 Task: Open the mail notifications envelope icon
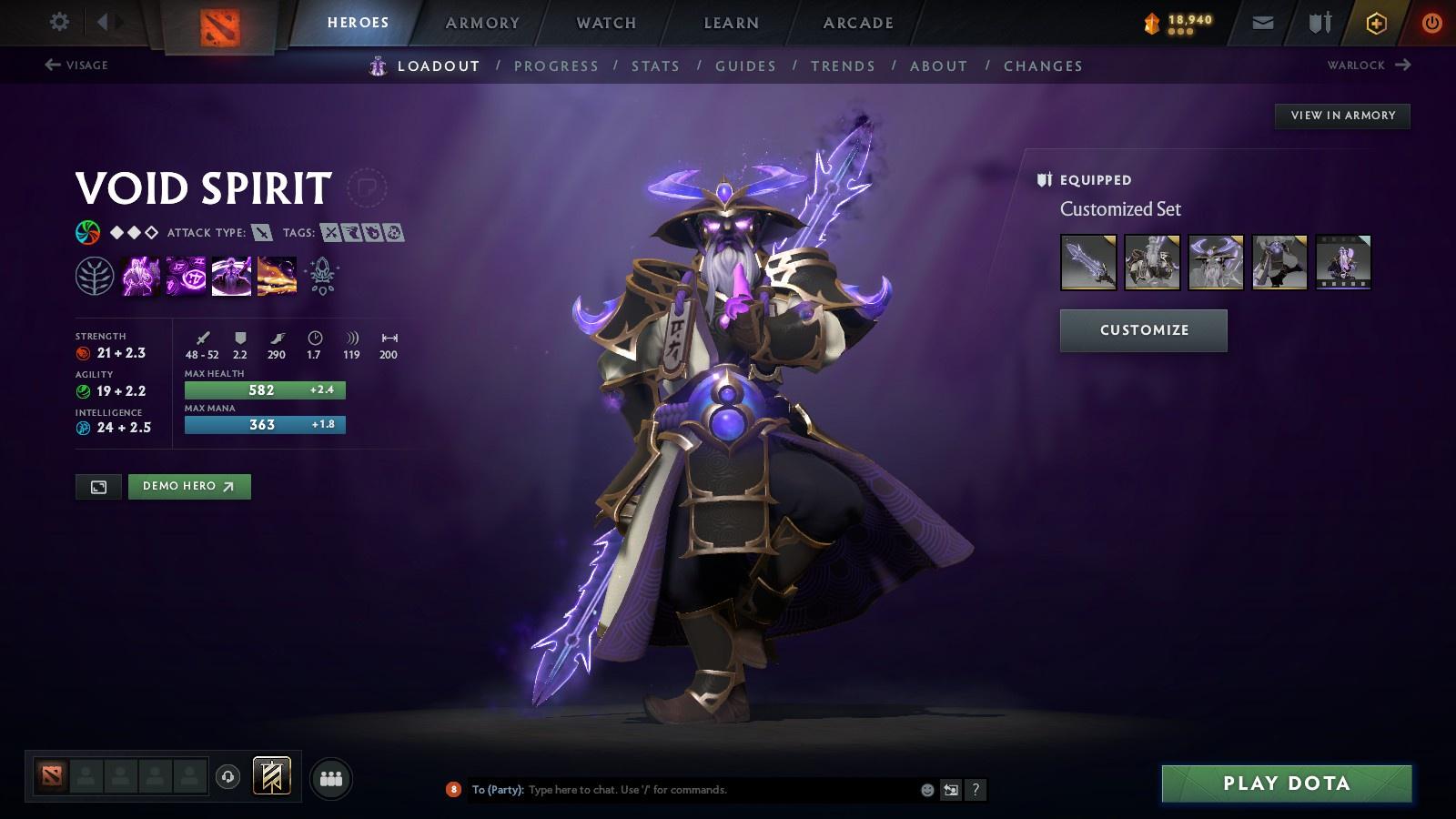(1263, 21)
